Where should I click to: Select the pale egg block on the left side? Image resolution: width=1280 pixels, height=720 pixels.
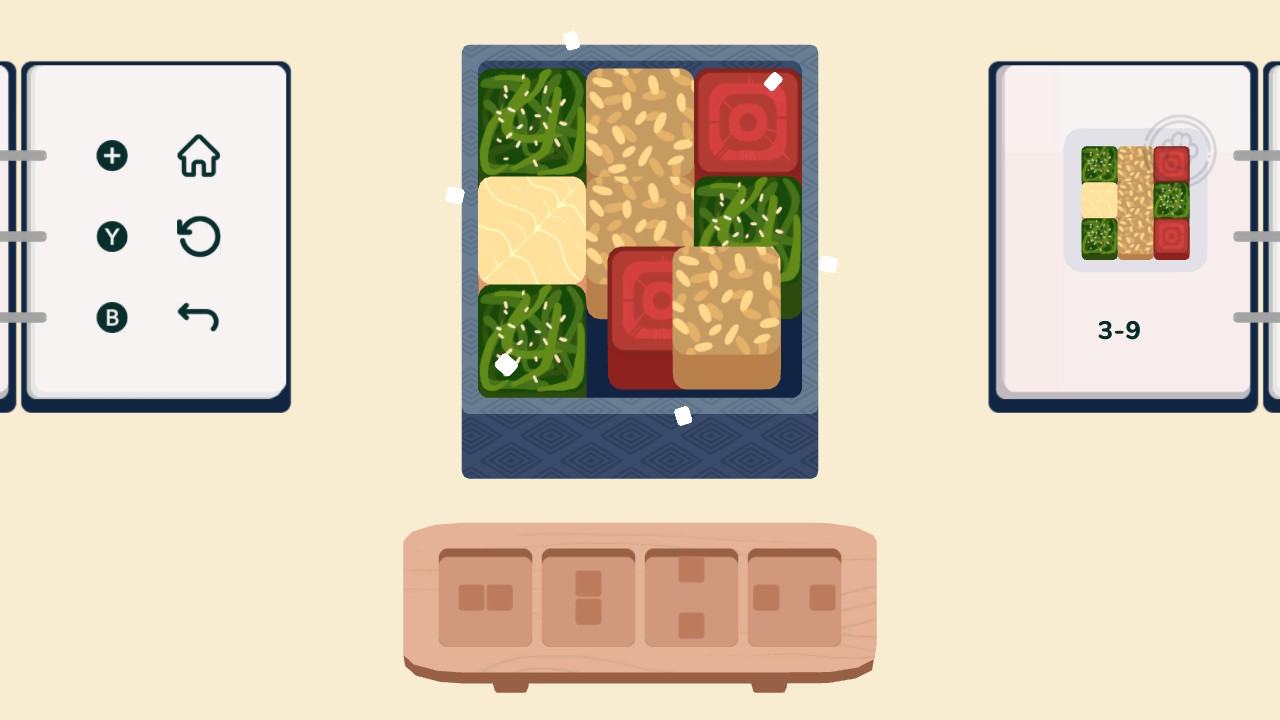click(531, 231)
